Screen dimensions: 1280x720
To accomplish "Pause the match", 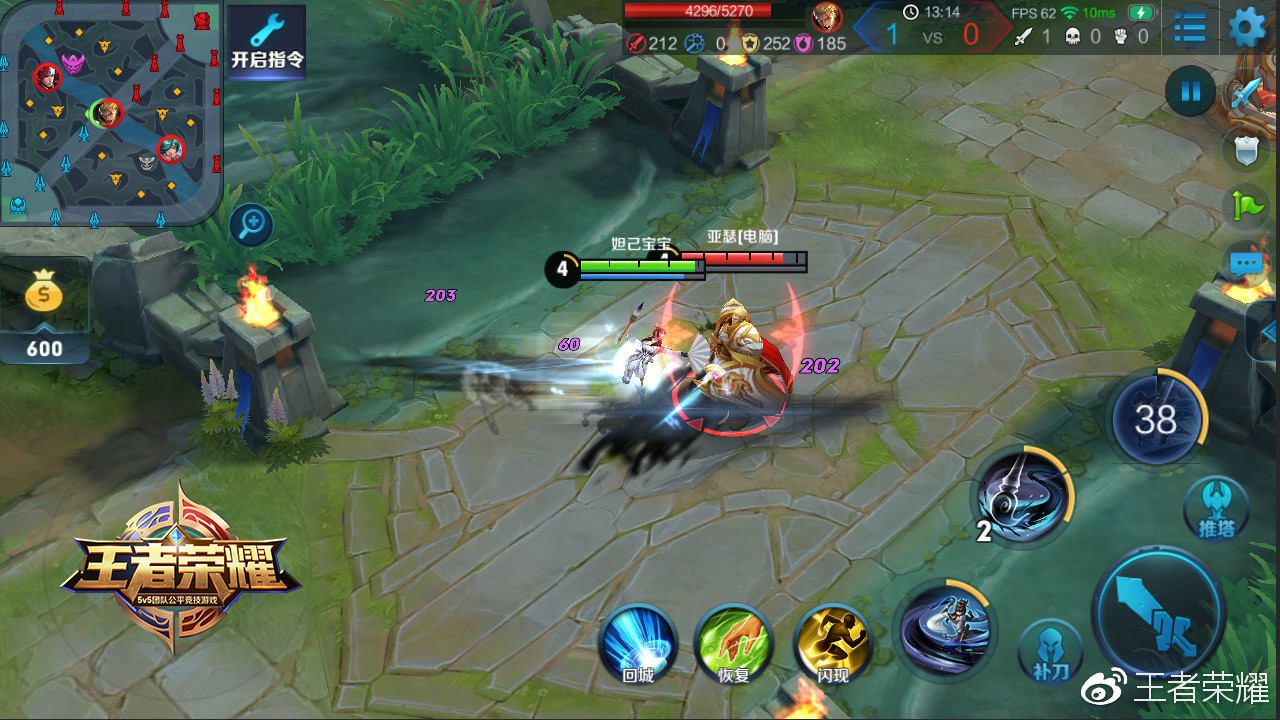I will click(x=1190, y=92).
